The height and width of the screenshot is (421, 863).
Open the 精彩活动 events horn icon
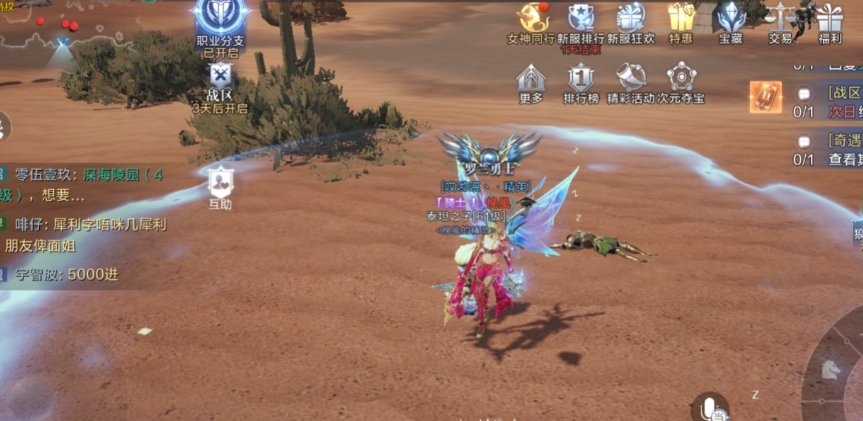point(630,79)
